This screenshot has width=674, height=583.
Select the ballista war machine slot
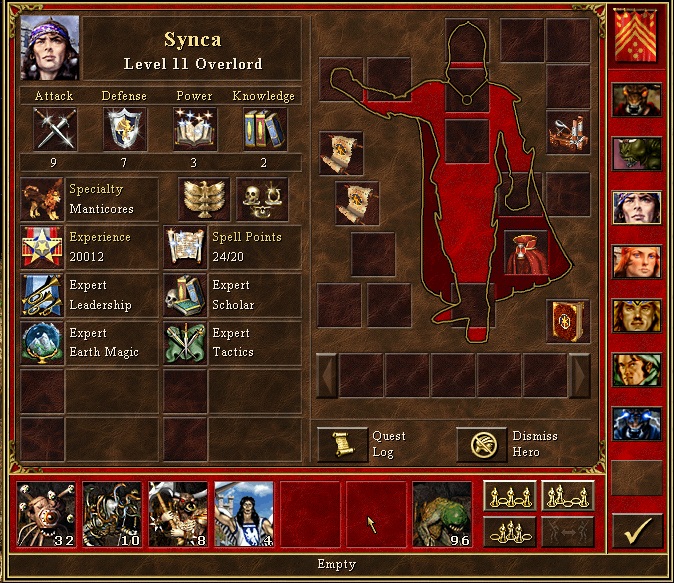click(567, 132)
